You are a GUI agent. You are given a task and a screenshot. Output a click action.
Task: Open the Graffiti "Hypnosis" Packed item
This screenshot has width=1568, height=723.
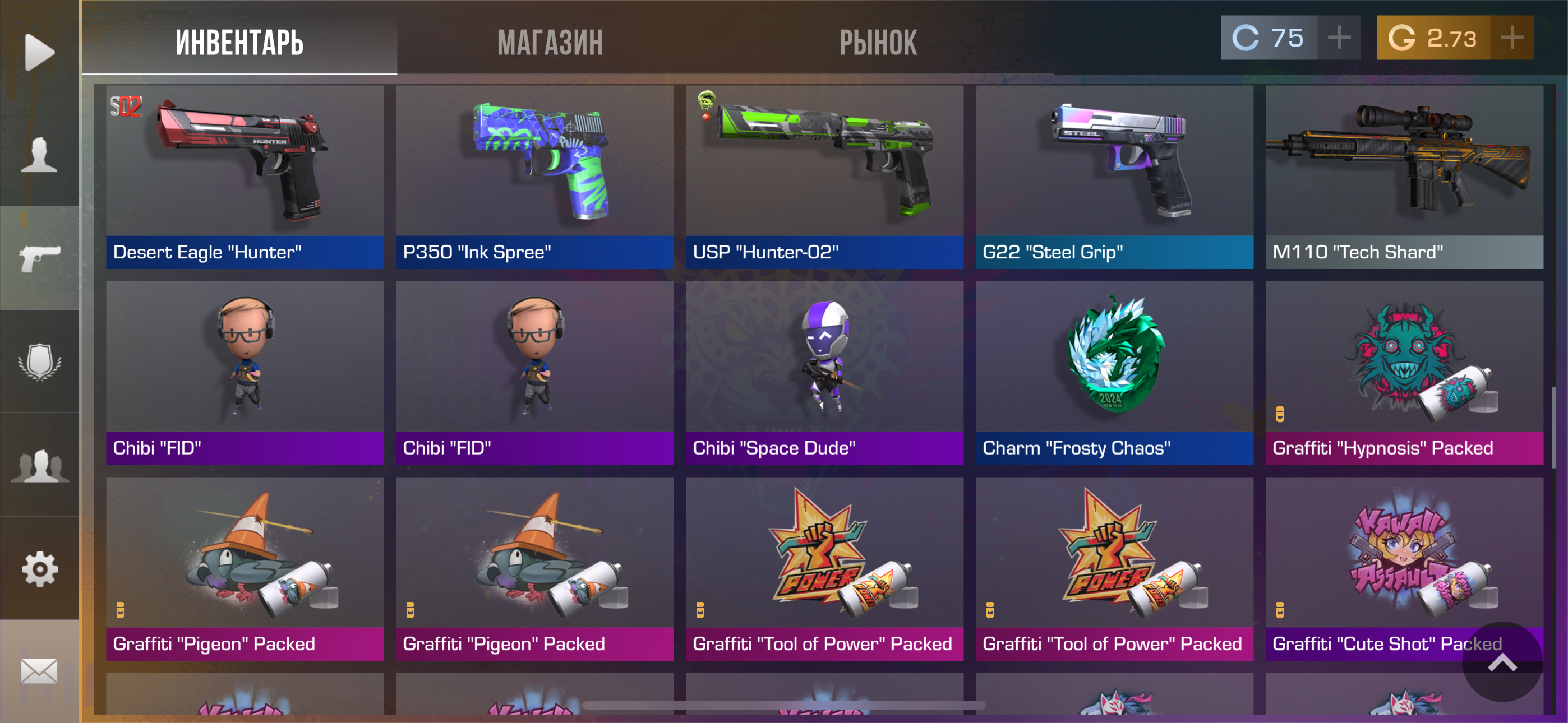pos(1404,373)
